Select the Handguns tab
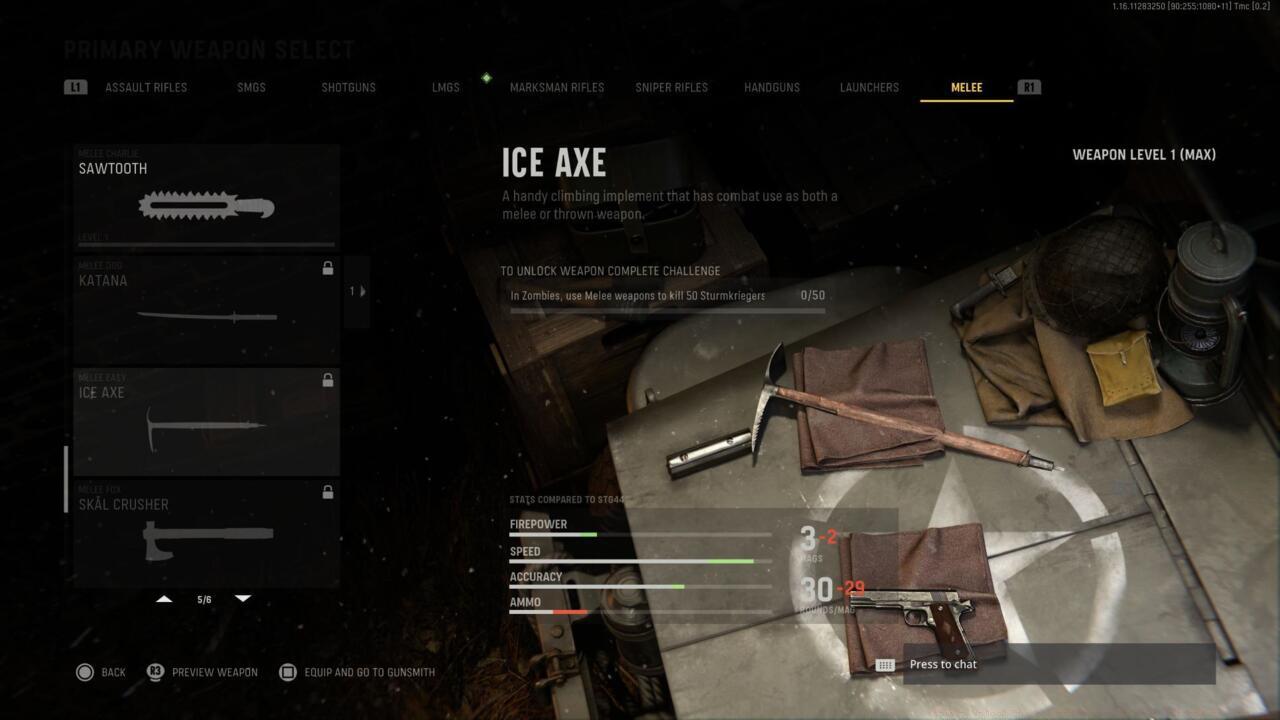 (771, 87)
